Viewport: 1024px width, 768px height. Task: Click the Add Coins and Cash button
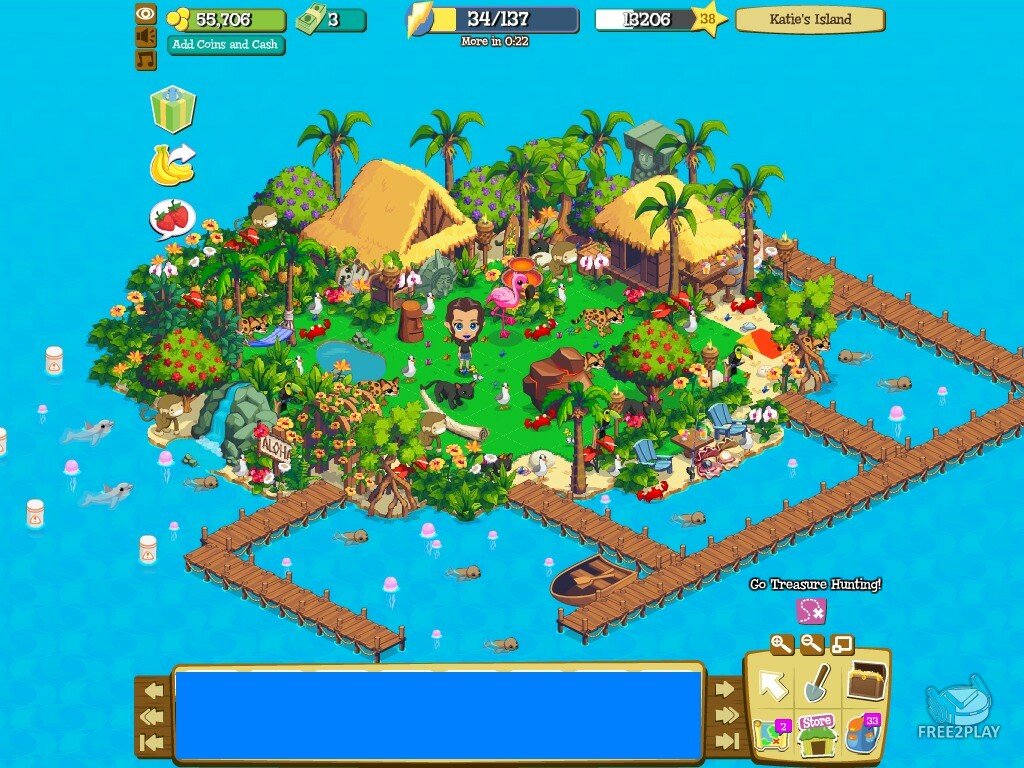click(x=226, y=45)
